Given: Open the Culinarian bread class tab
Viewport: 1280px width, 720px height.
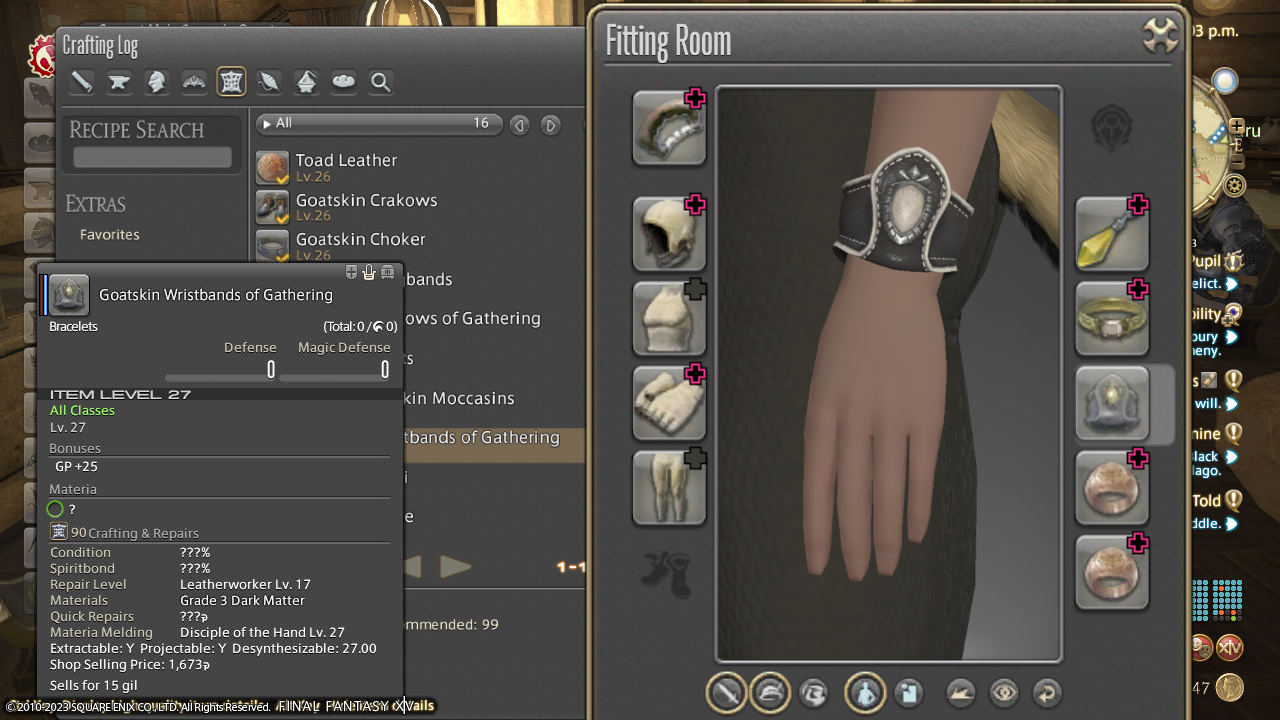Looking at the screenshot, I should pyautogui.click(x=343, y=83).
